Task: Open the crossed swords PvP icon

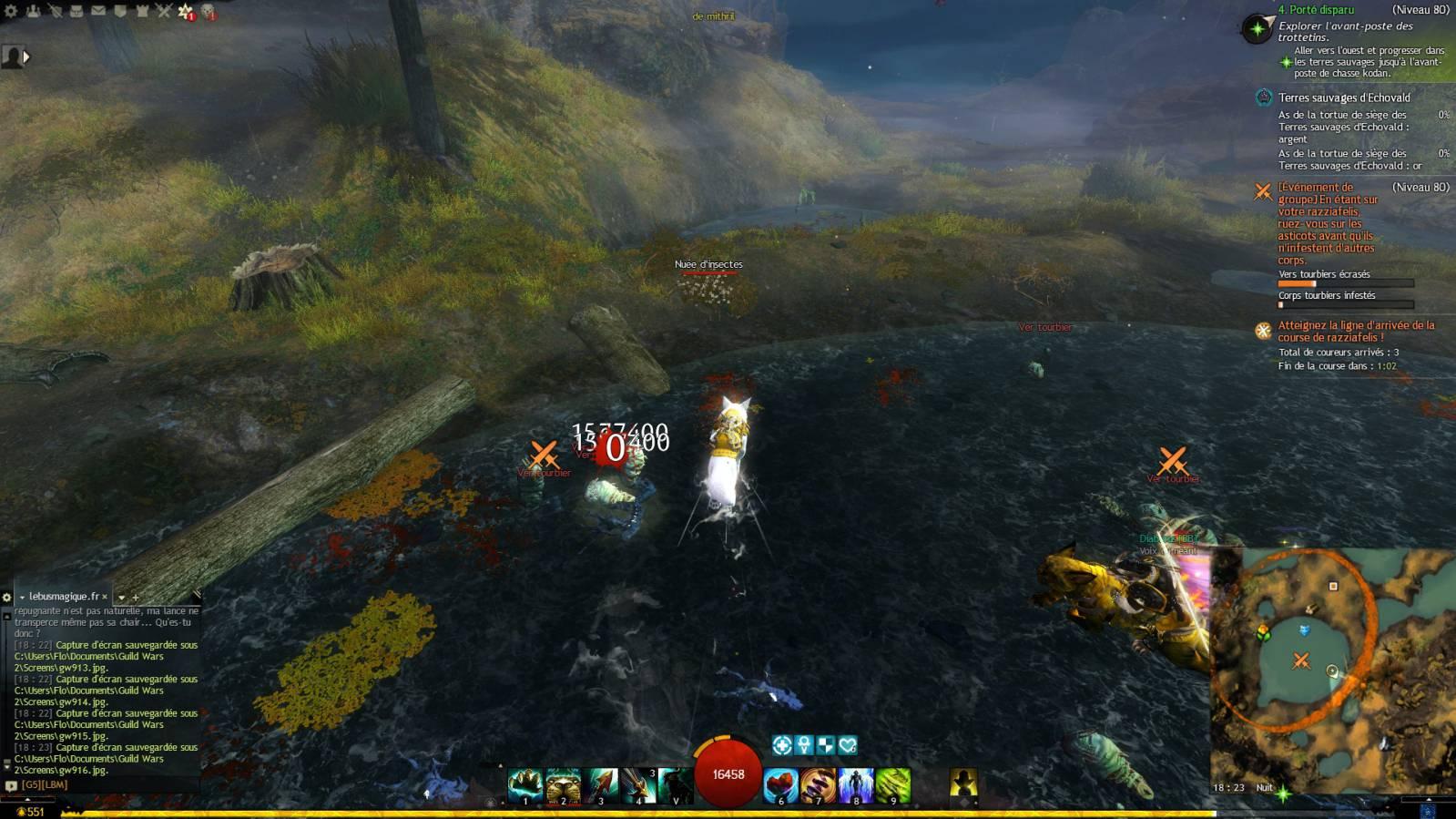Action: (164, 11)
